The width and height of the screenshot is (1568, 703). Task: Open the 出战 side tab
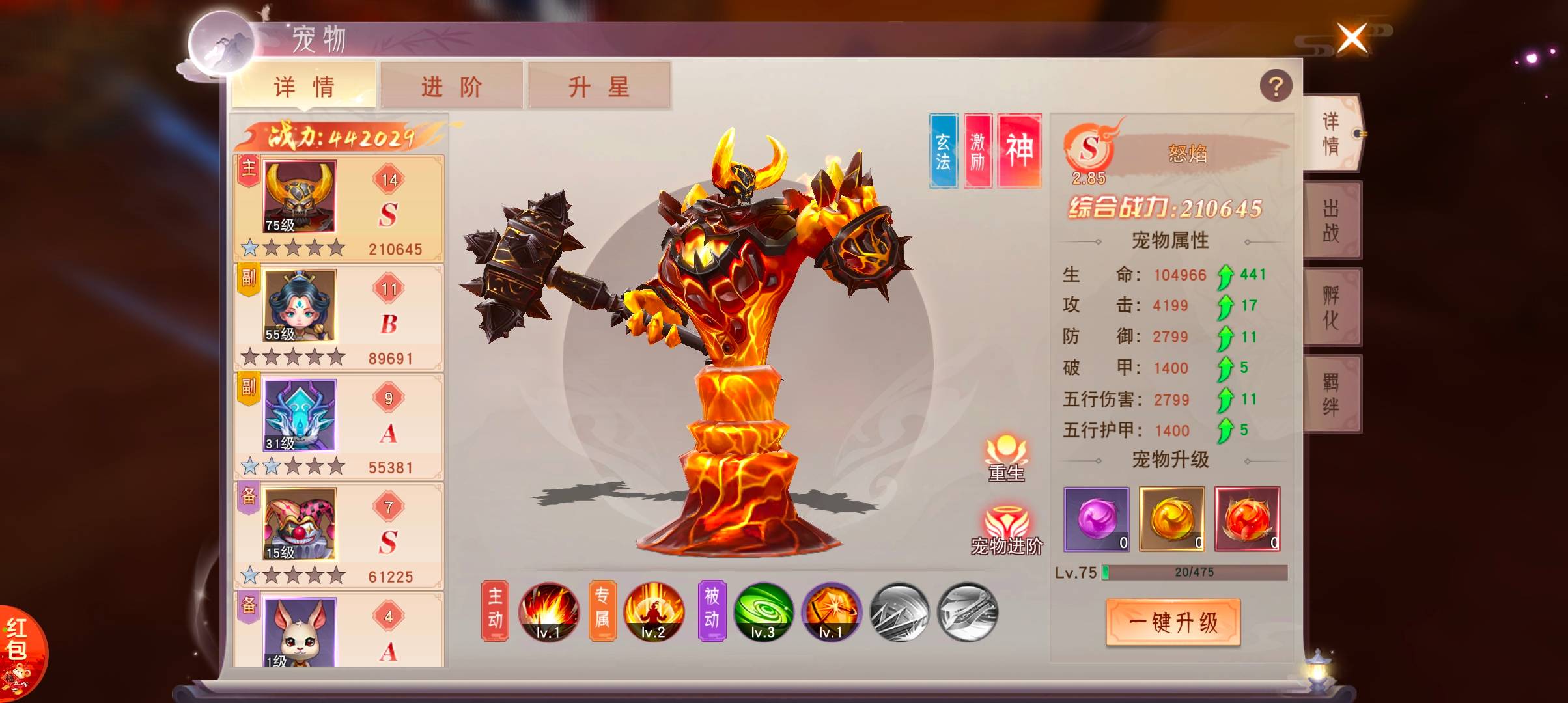pyautogui.click(x=1331, y=220)
